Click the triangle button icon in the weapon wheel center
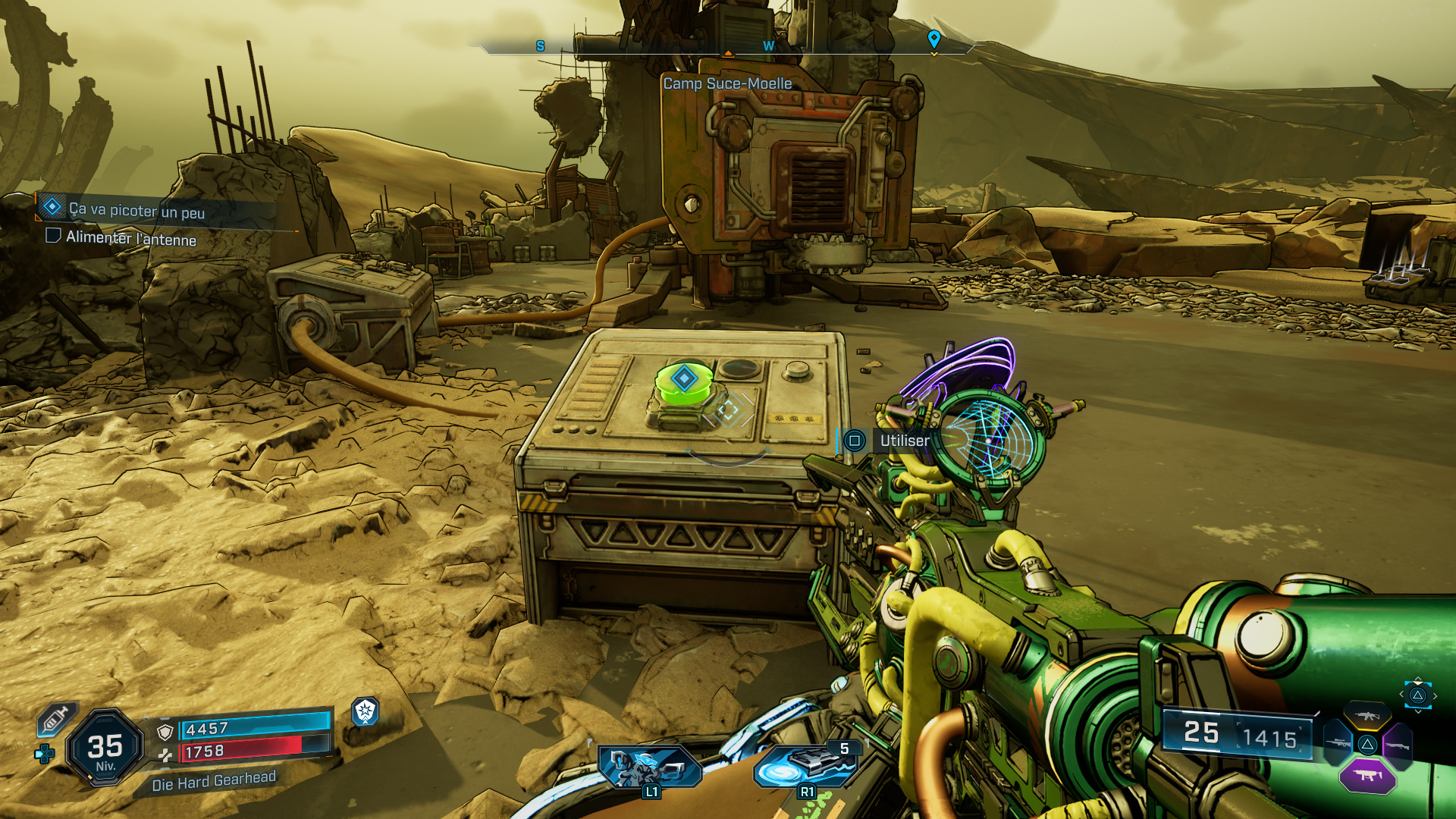The width and height of the screenshot is (1456, 819). tap(1367, 745)
